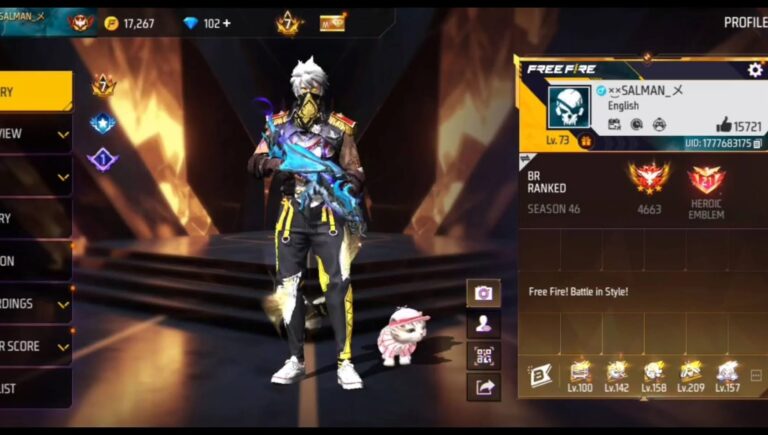The height and width of the screenshot is (435, 768).
Task: Click the skull profile avatar
Action: [568, 106]
